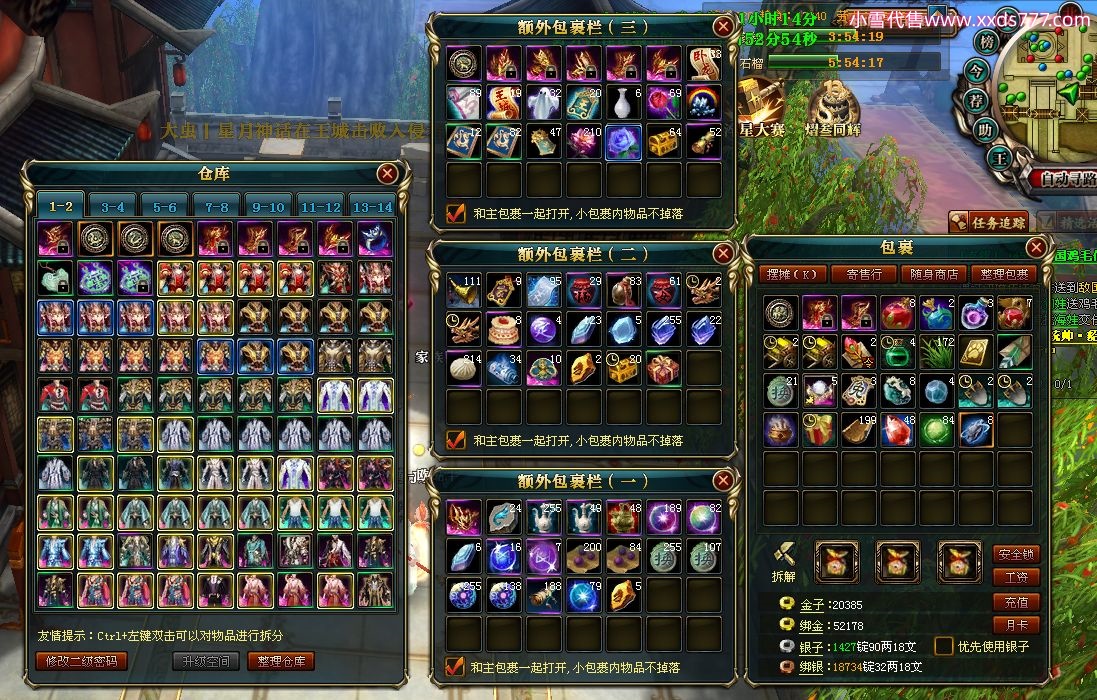The height and width of the screenshot is (700, 1097).
Task: Open warehouse tab 13-14
Action: pos(372,207)
